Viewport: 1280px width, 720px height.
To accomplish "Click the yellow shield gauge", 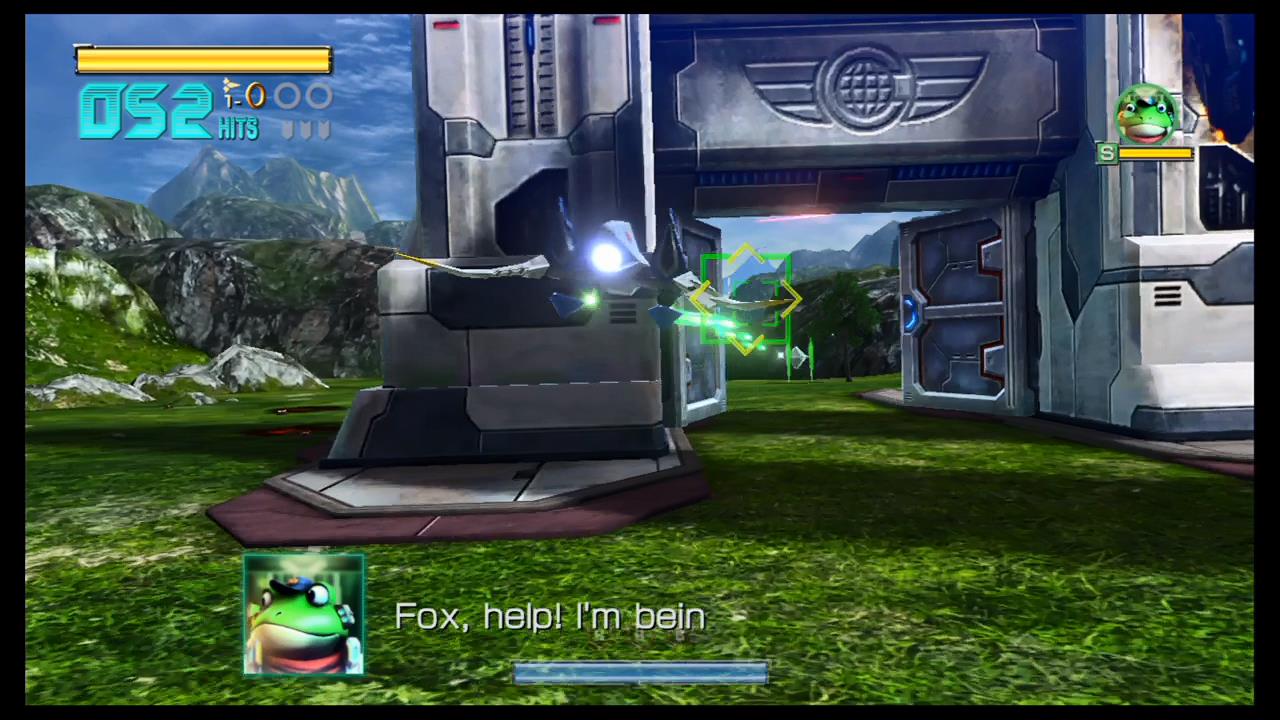I will point(203,60).
